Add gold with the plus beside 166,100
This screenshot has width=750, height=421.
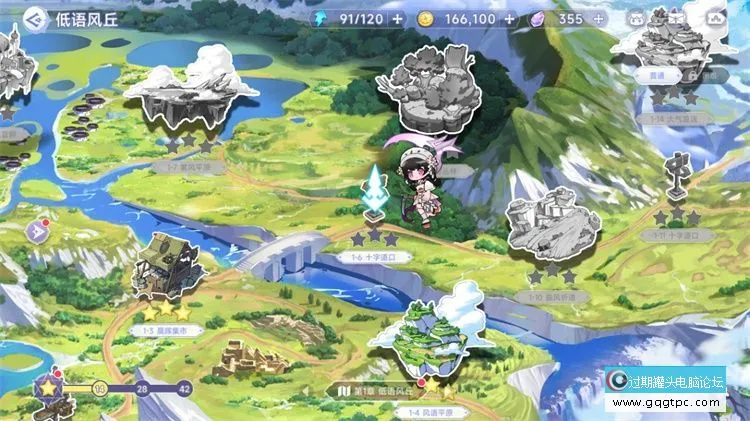click(x=510, y=18)
